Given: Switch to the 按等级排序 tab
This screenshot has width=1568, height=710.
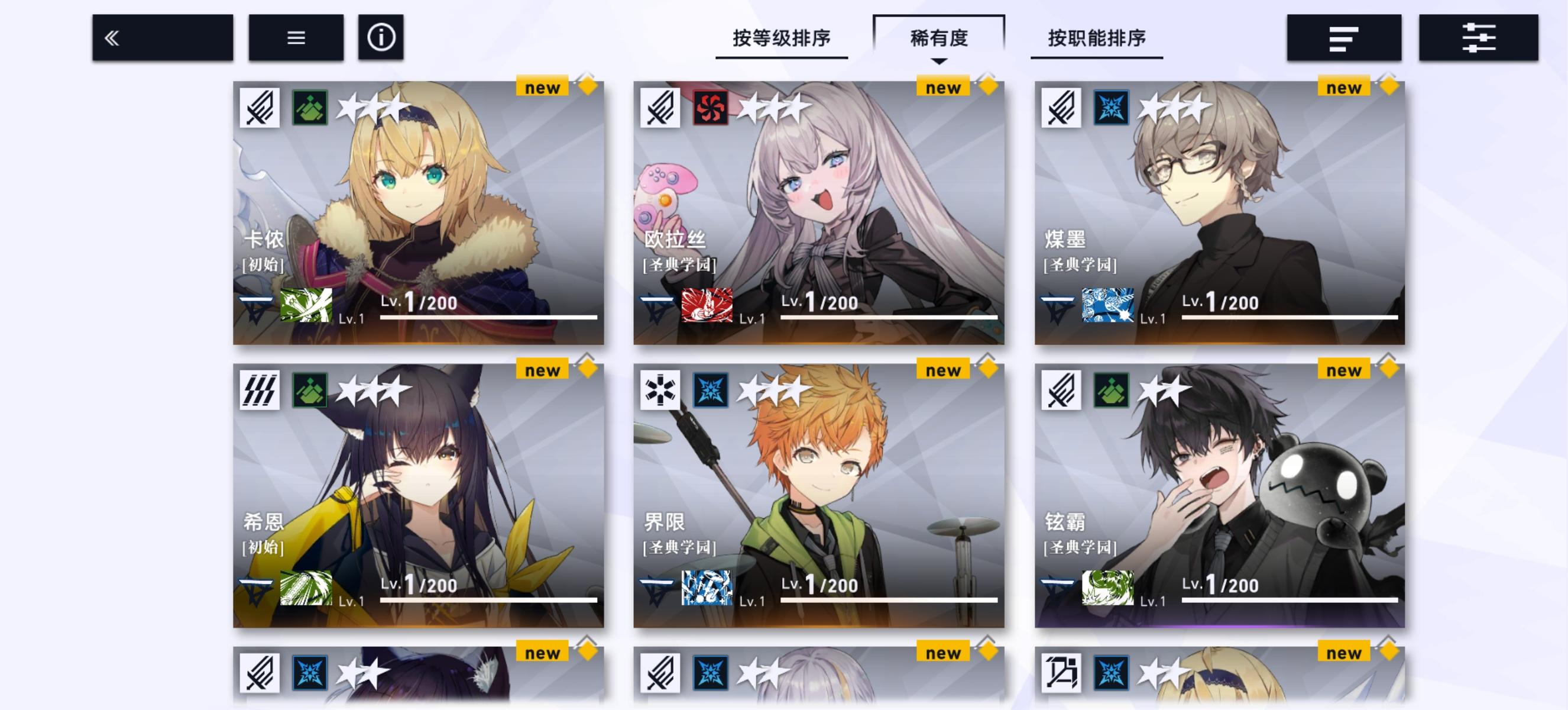Looking at the screenshot, I should pos(781,37).
